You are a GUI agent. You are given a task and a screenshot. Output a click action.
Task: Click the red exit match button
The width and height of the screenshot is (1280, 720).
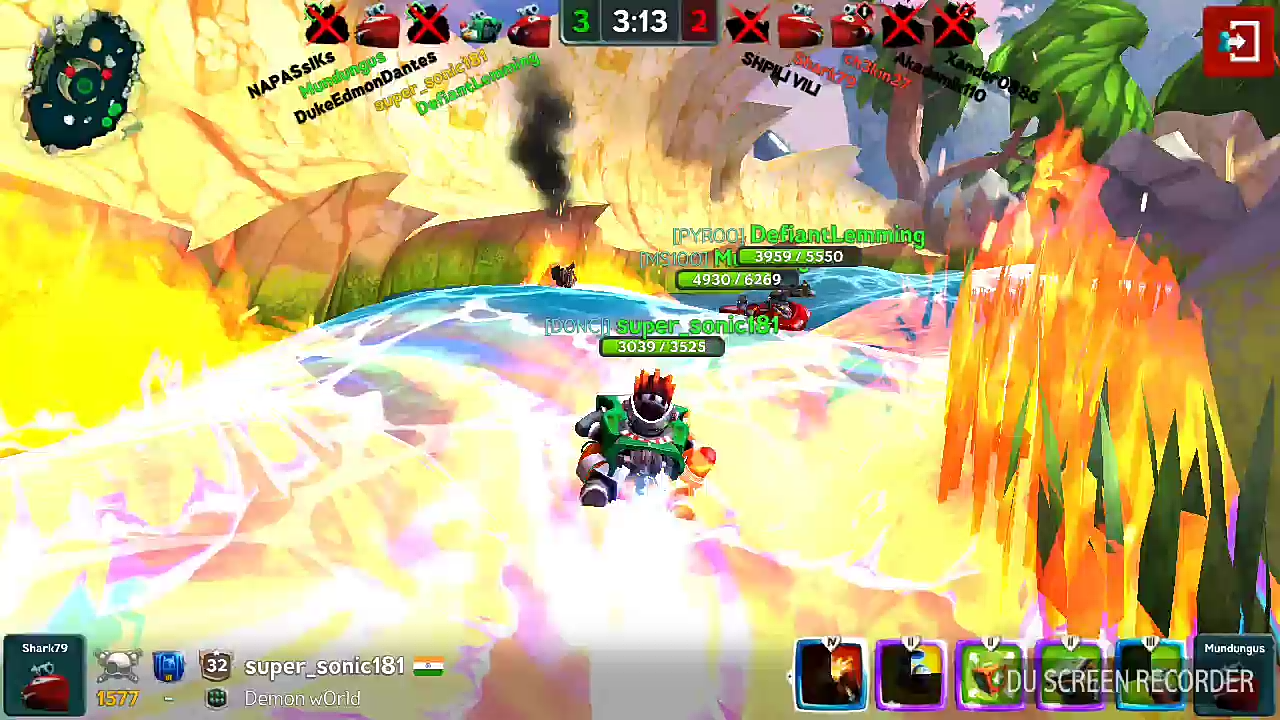click(1238, 42)
